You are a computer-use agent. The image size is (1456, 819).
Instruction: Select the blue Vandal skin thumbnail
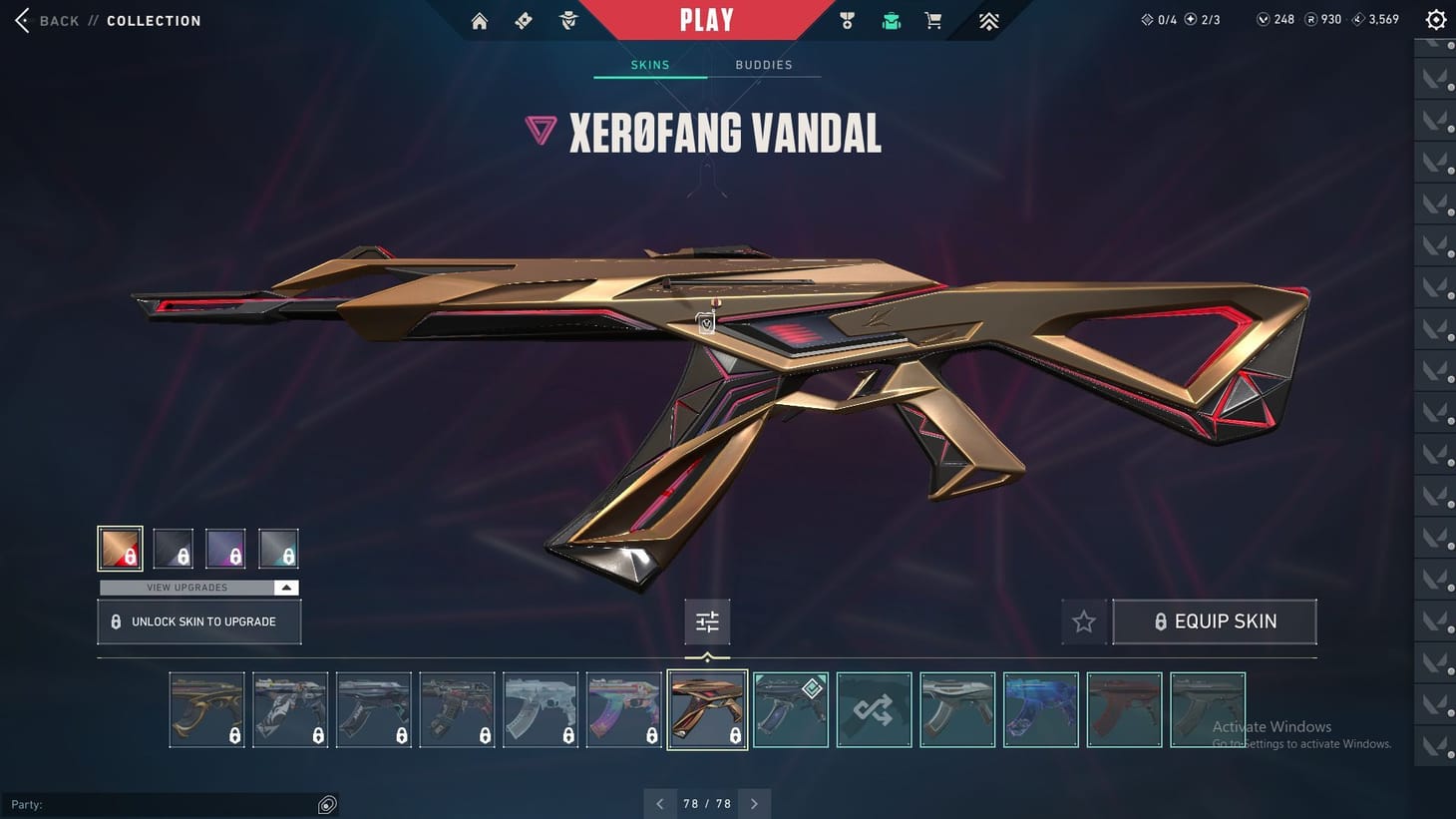(1041, 709)
